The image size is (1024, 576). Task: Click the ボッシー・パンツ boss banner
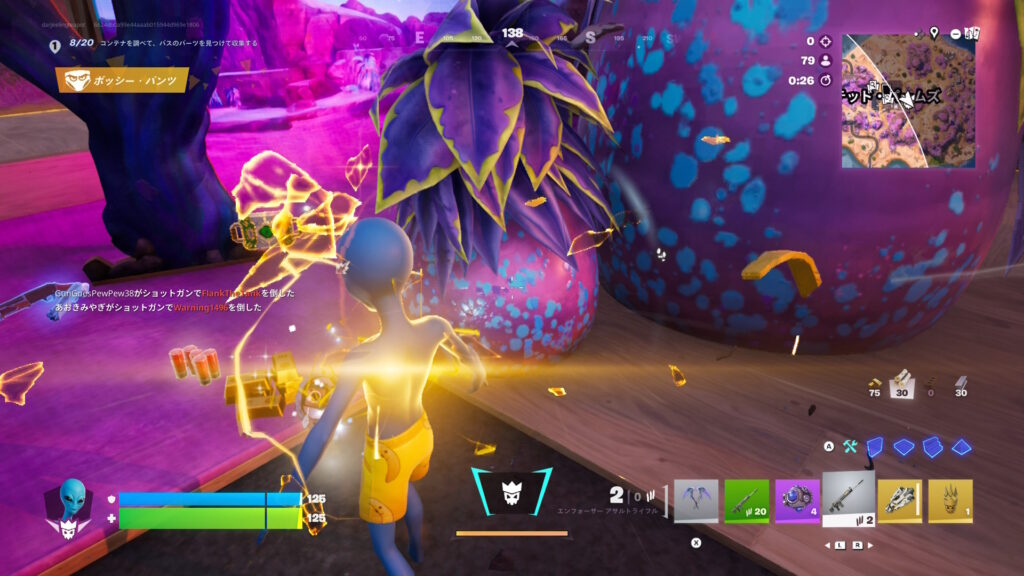click(x=123, y=80)
